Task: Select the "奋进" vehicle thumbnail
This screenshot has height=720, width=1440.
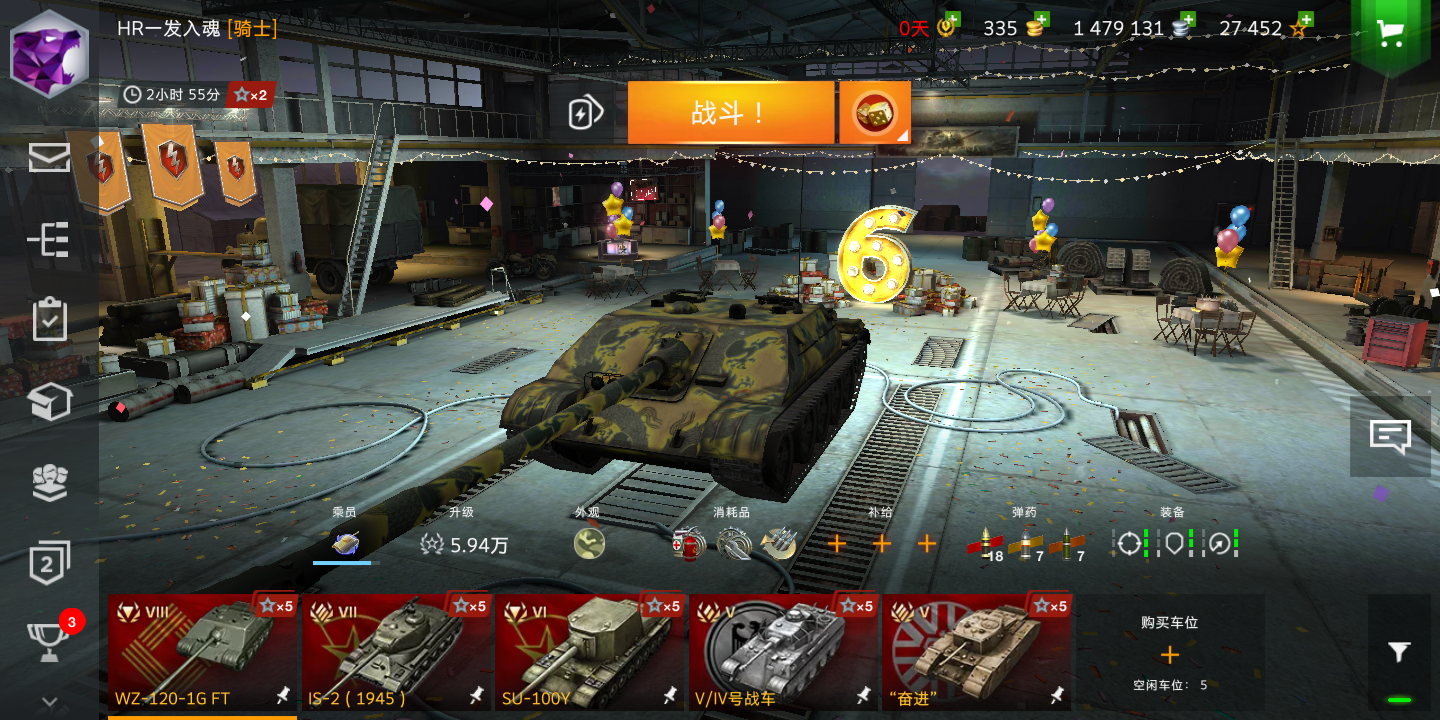Action: [977, 650]
